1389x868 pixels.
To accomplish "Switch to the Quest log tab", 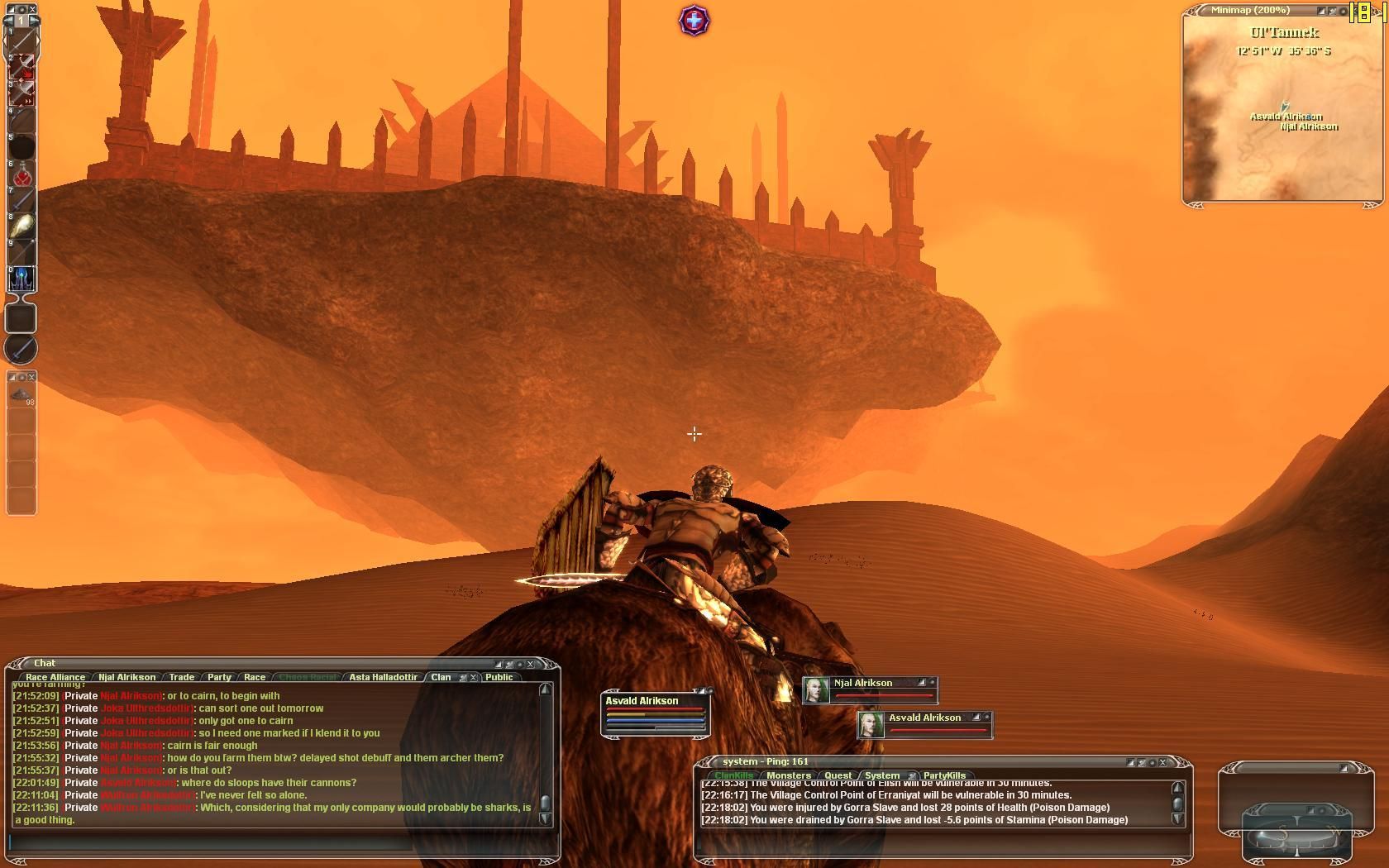I will tap(838, 776).
